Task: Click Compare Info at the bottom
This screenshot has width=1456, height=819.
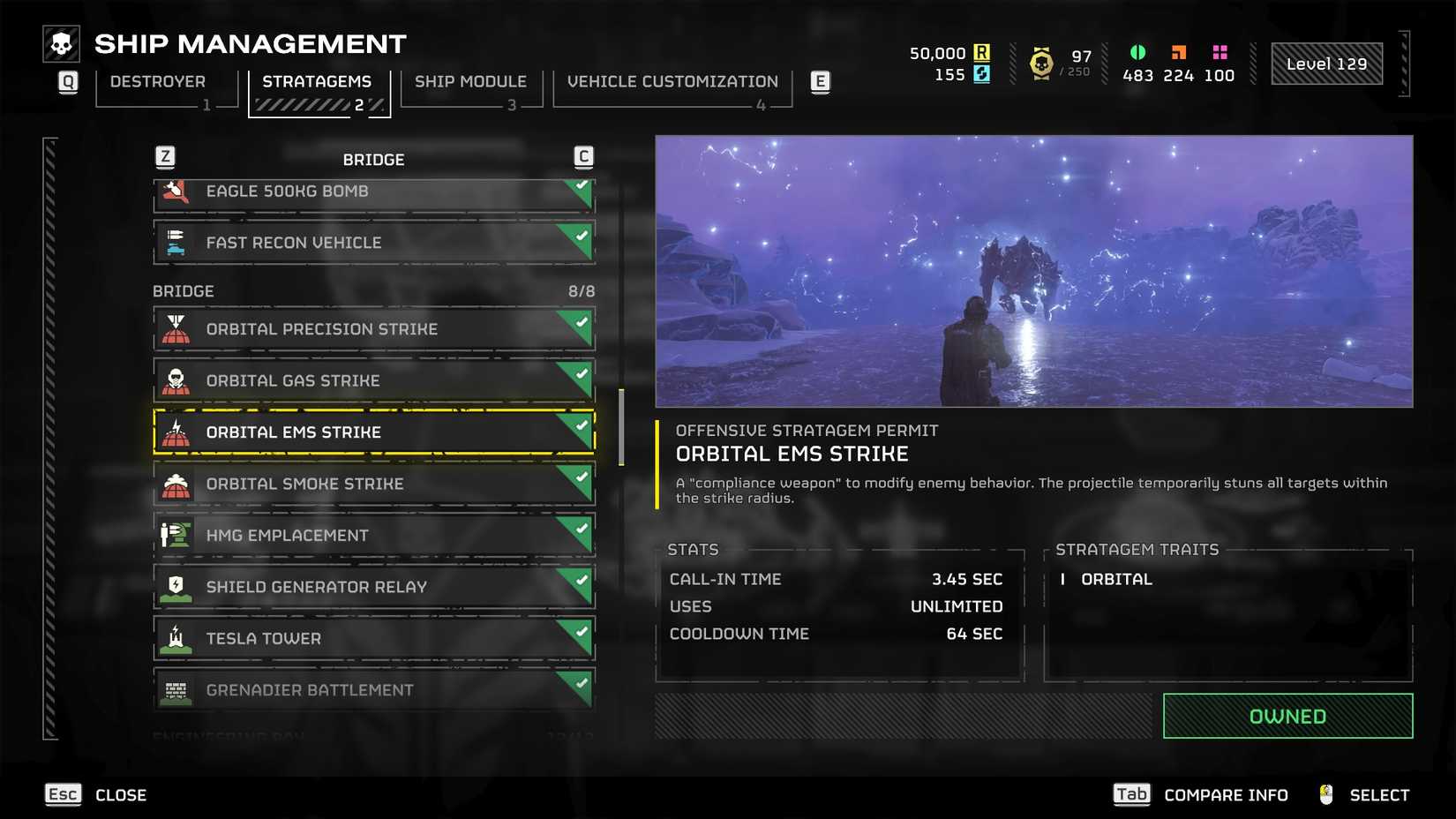Action: (x=1225, y=793)
